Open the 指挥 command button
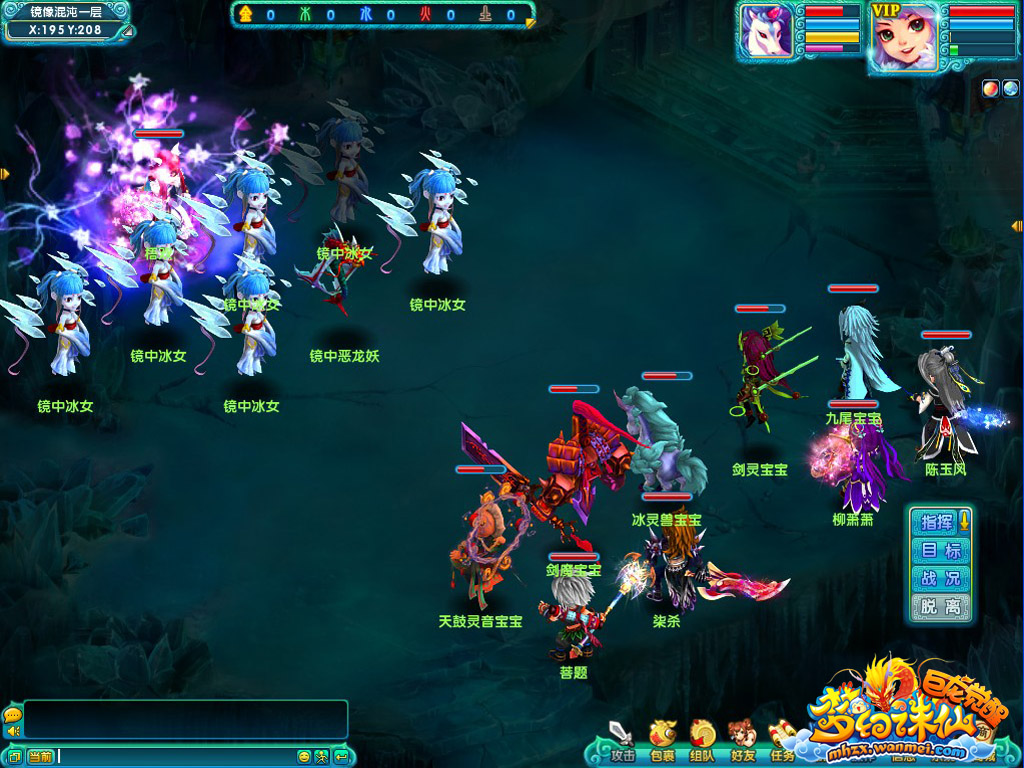The height and width of the screenshot is (768, 1024). point(937,522)
